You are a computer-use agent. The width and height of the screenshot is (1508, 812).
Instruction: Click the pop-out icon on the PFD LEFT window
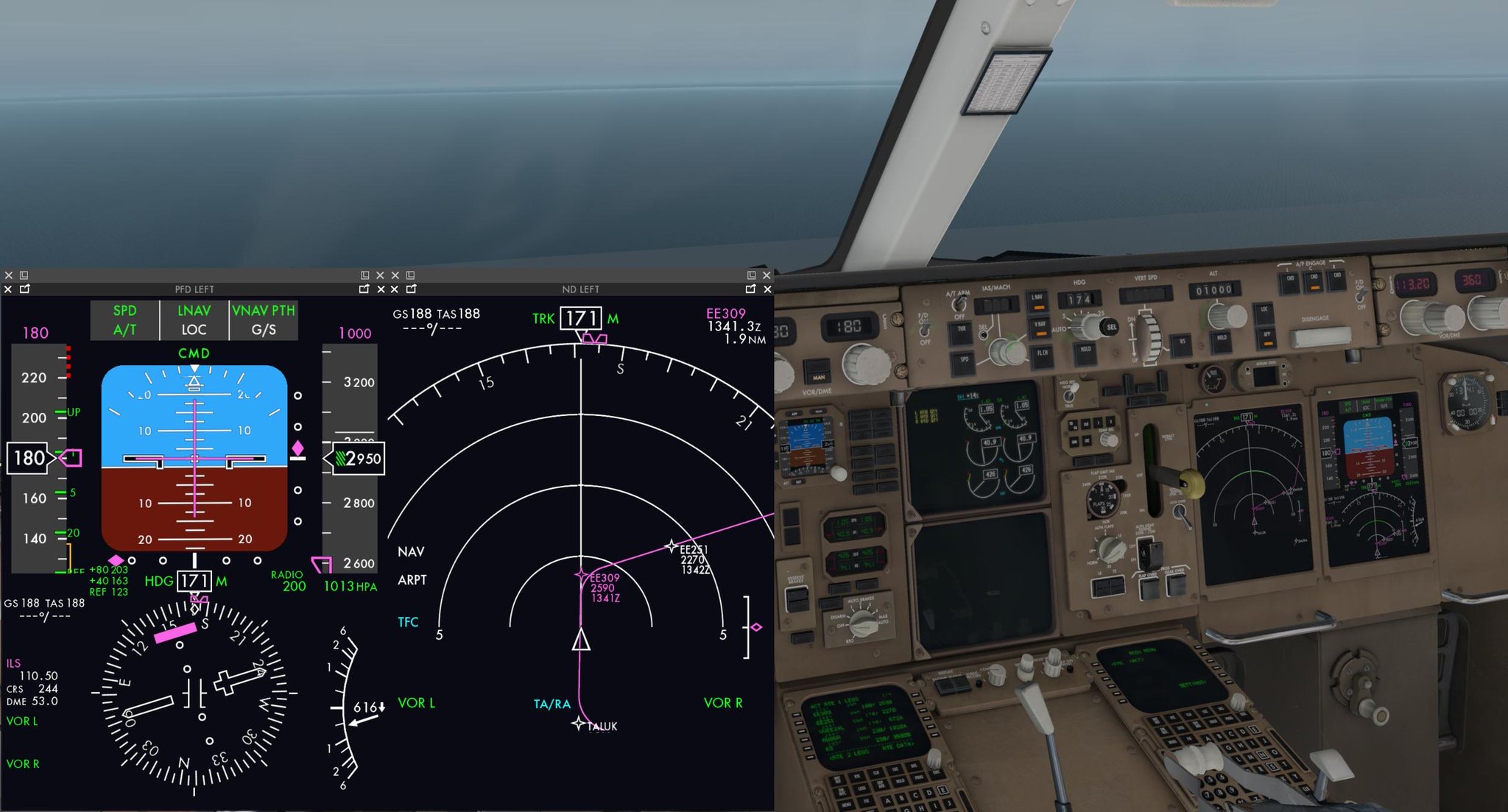click(24, 289)
